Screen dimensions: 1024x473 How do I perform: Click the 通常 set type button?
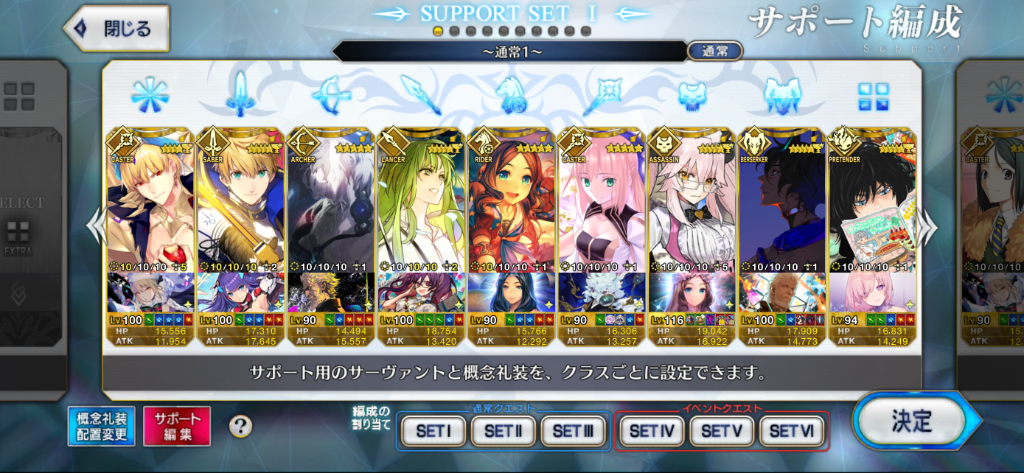click(x=714, y=51)
